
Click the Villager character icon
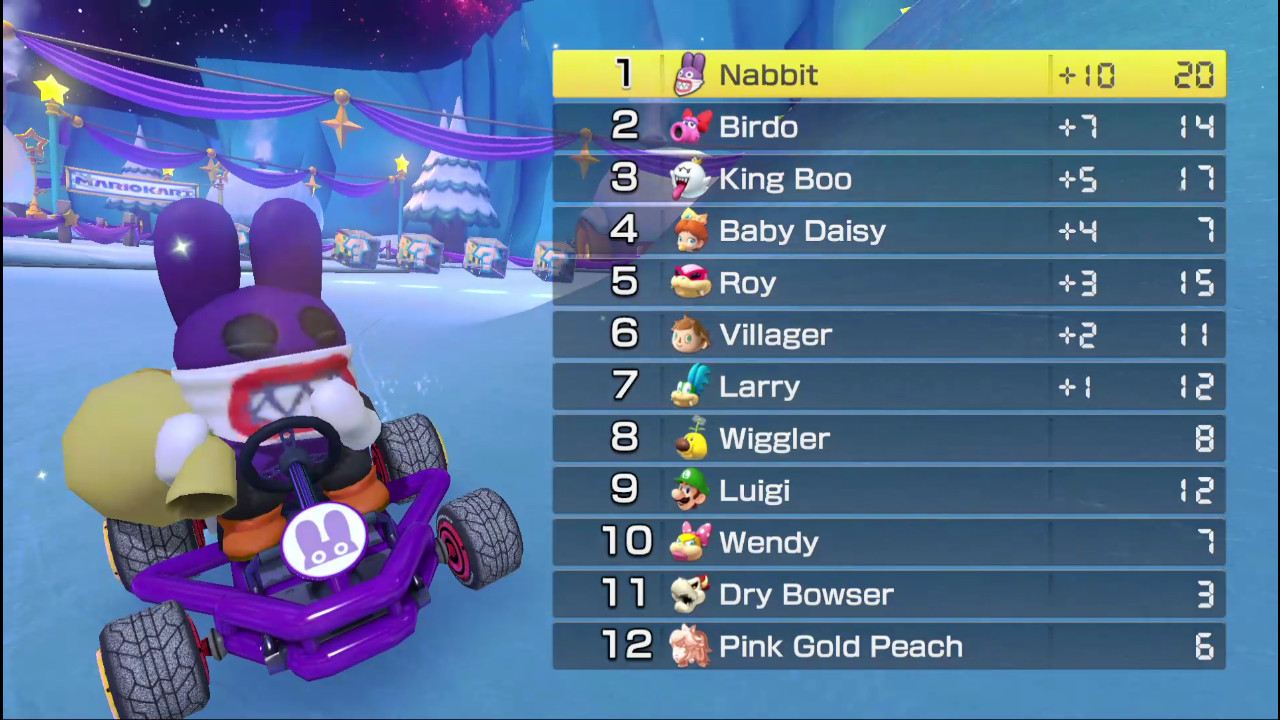coord(690,334)
